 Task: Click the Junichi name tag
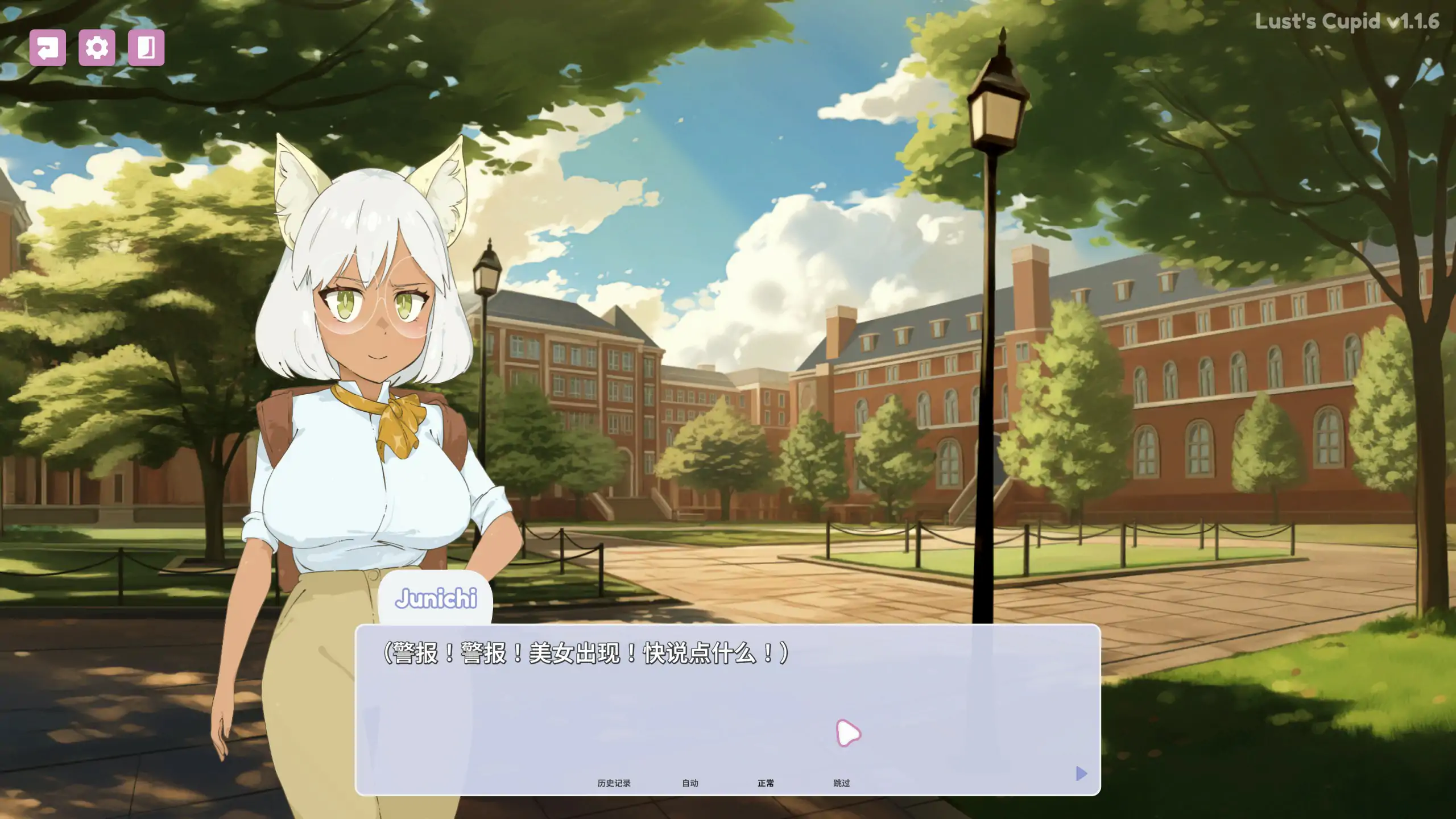pos(437,597)
